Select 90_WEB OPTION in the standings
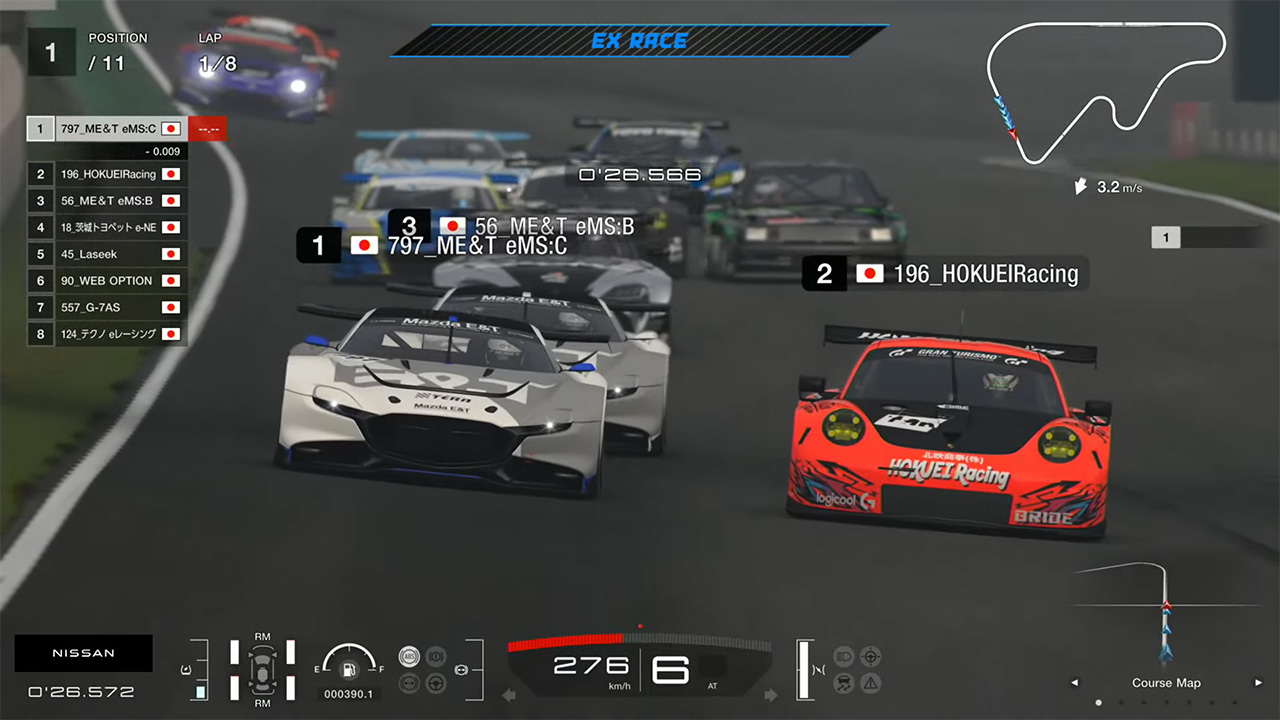 point(107,281)
